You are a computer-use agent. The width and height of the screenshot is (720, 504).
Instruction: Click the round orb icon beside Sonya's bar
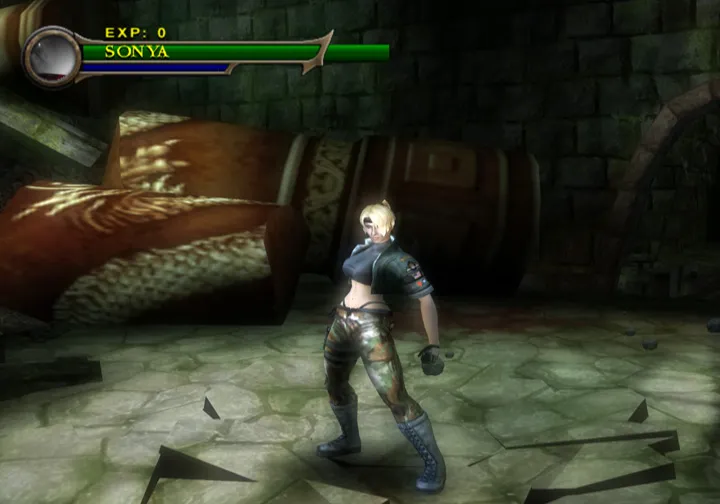(49, 56)
